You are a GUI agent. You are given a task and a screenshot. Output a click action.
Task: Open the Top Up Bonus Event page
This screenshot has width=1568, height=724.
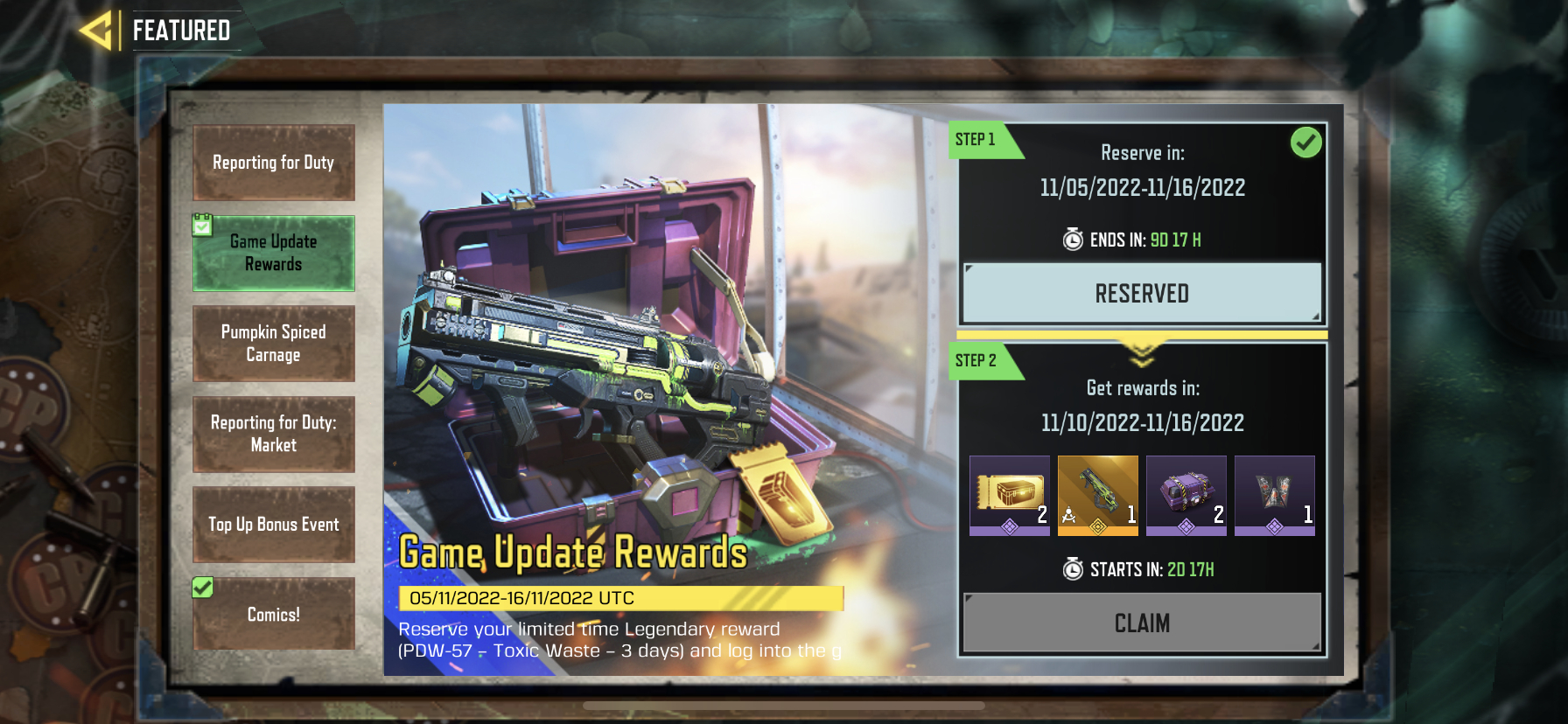(273, 525)
